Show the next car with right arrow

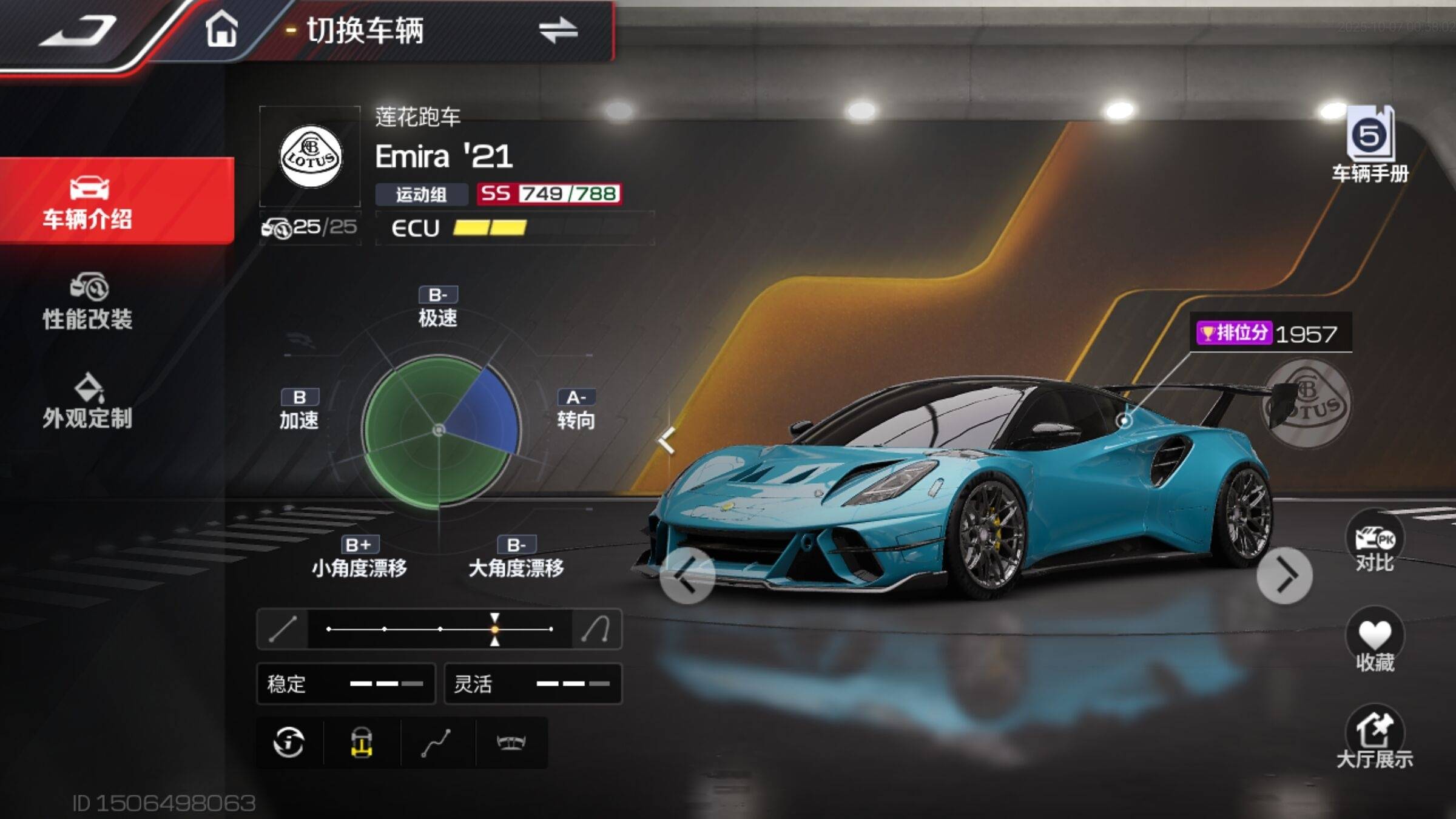1284,575
